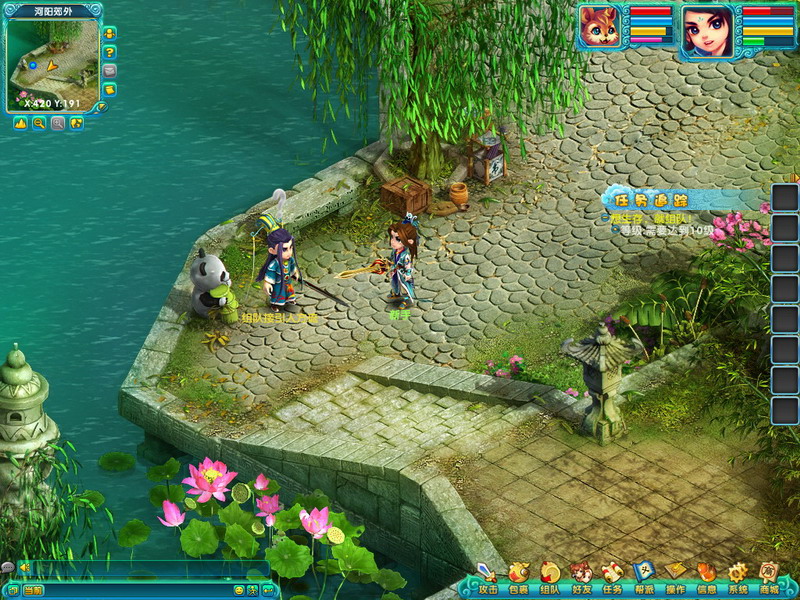Open the 操作 (Actions) menu
Image resolution: width=800 pixels, height=600 pixels.
[675, 575]
